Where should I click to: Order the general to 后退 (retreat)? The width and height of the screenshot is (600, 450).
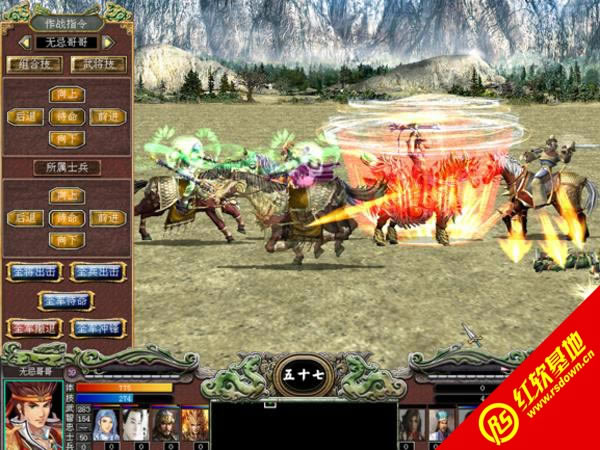coord(25,116)
